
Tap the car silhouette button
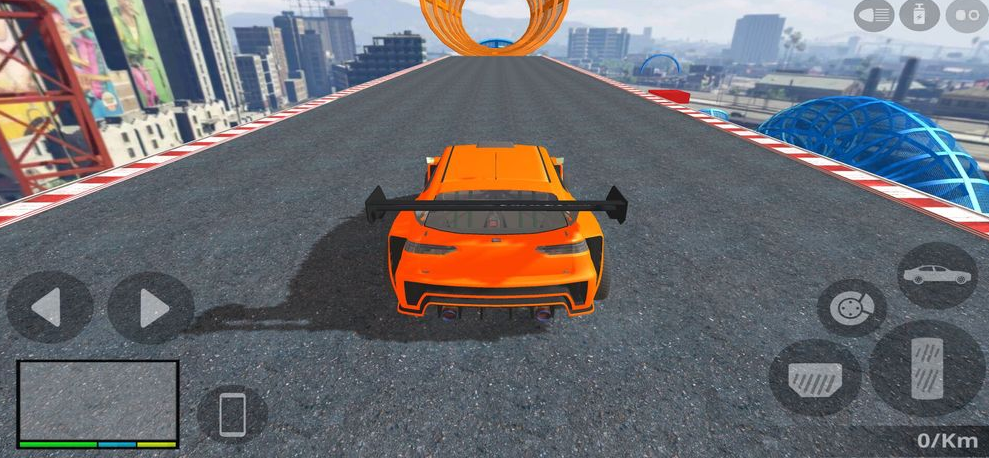936,274
